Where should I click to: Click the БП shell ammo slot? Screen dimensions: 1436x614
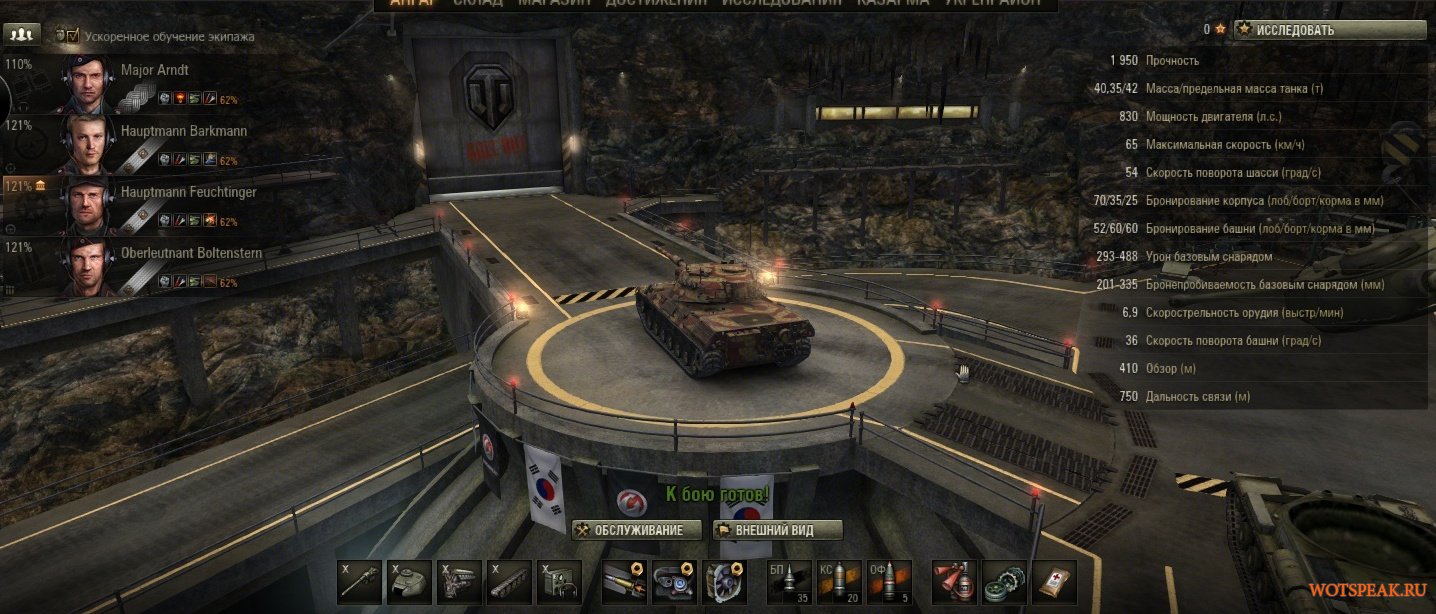click(x=789, y=582)
